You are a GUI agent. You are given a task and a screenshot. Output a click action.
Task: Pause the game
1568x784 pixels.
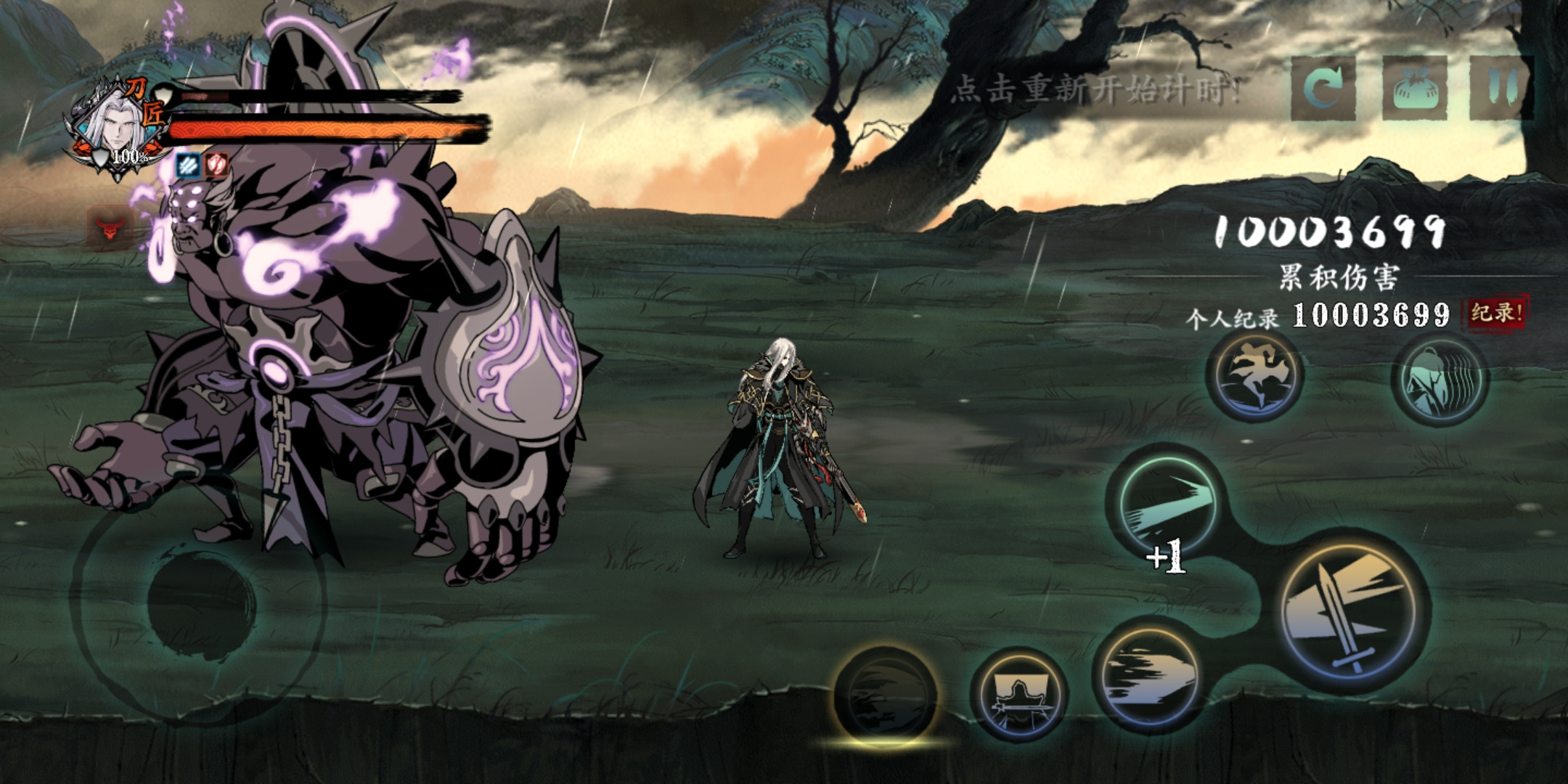1501,89
